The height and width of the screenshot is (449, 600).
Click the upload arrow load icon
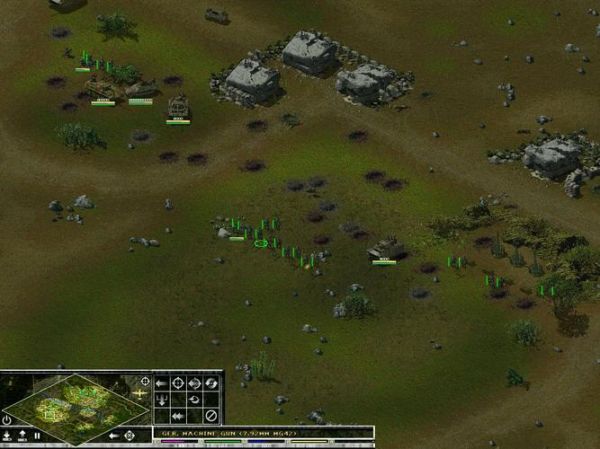[22, 435]
